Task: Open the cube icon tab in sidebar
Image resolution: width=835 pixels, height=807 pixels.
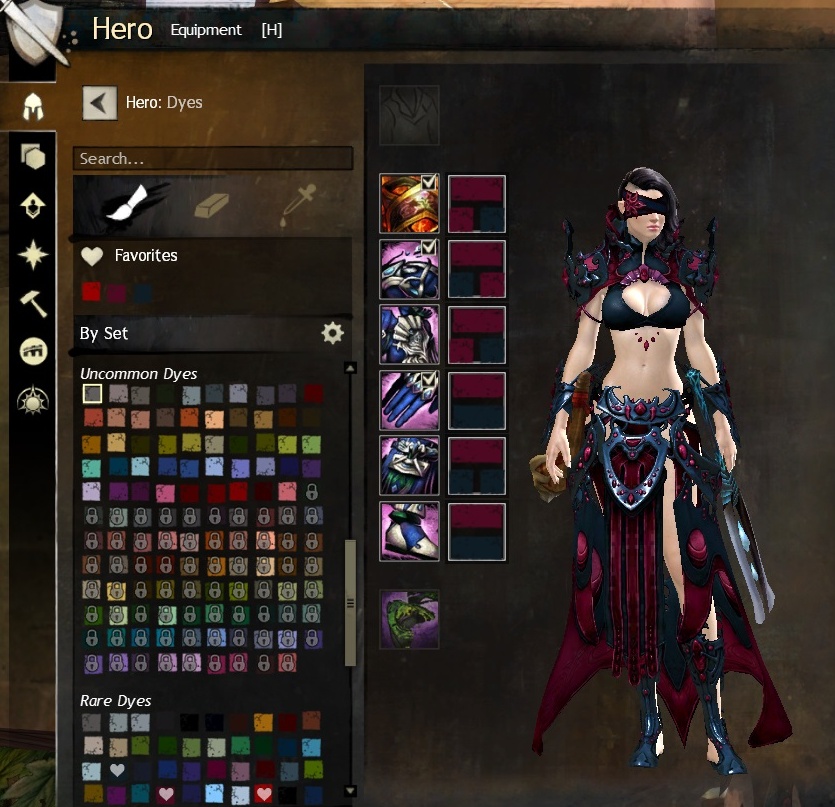Action: tap(32, 156)
